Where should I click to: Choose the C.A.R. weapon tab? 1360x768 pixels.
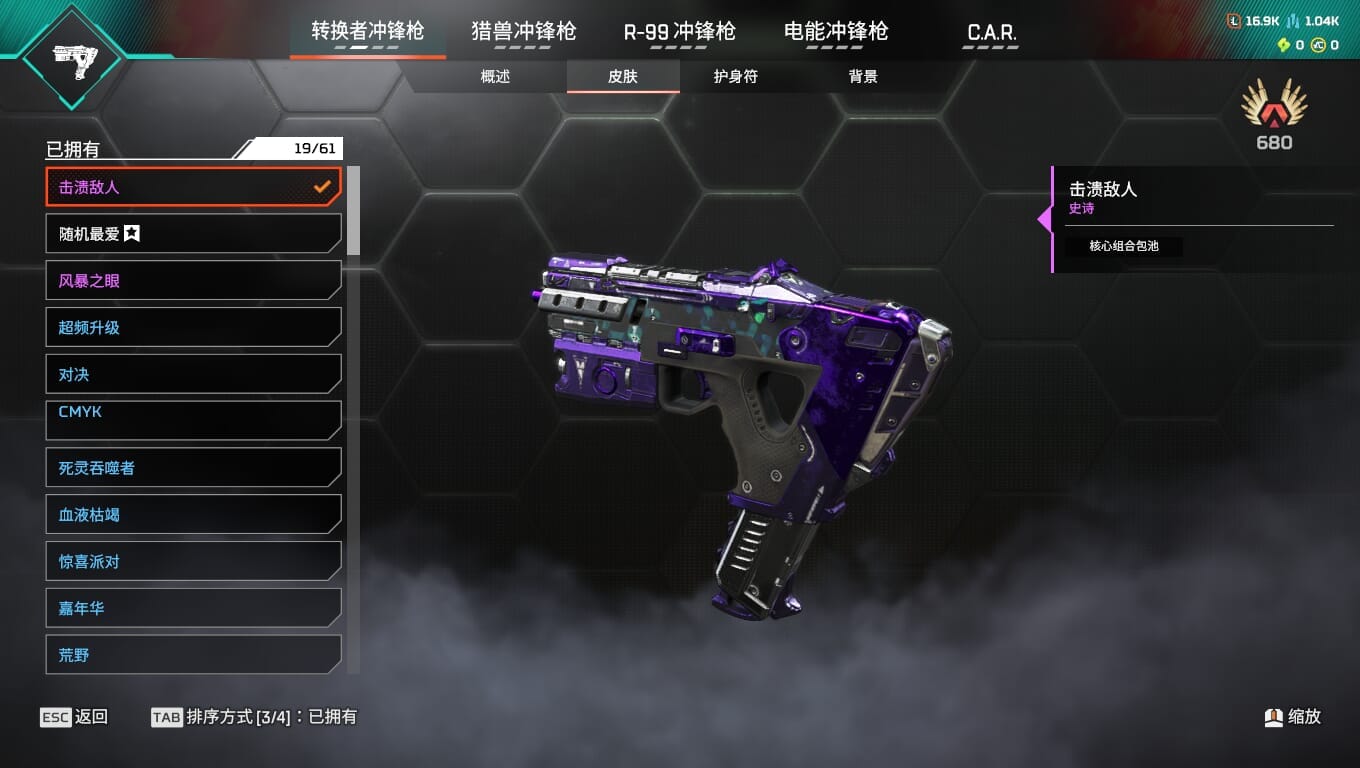pyautogui.click(x=991, y=32)
